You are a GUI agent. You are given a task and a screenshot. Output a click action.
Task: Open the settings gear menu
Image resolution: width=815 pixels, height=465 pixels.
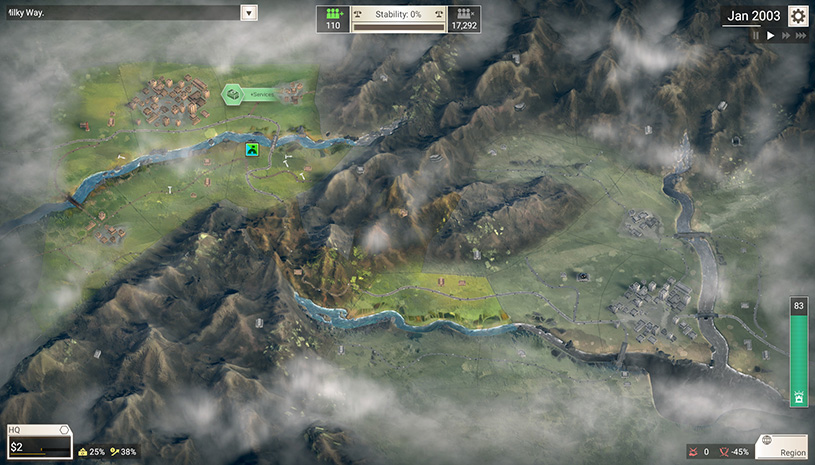[x=798, y=16]
